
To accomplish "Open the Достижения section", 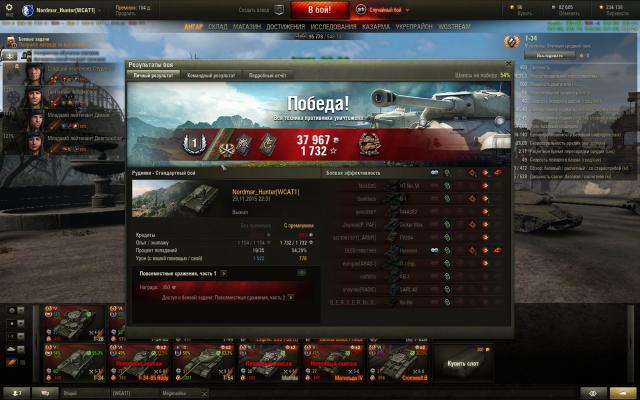I will [284, 27].
